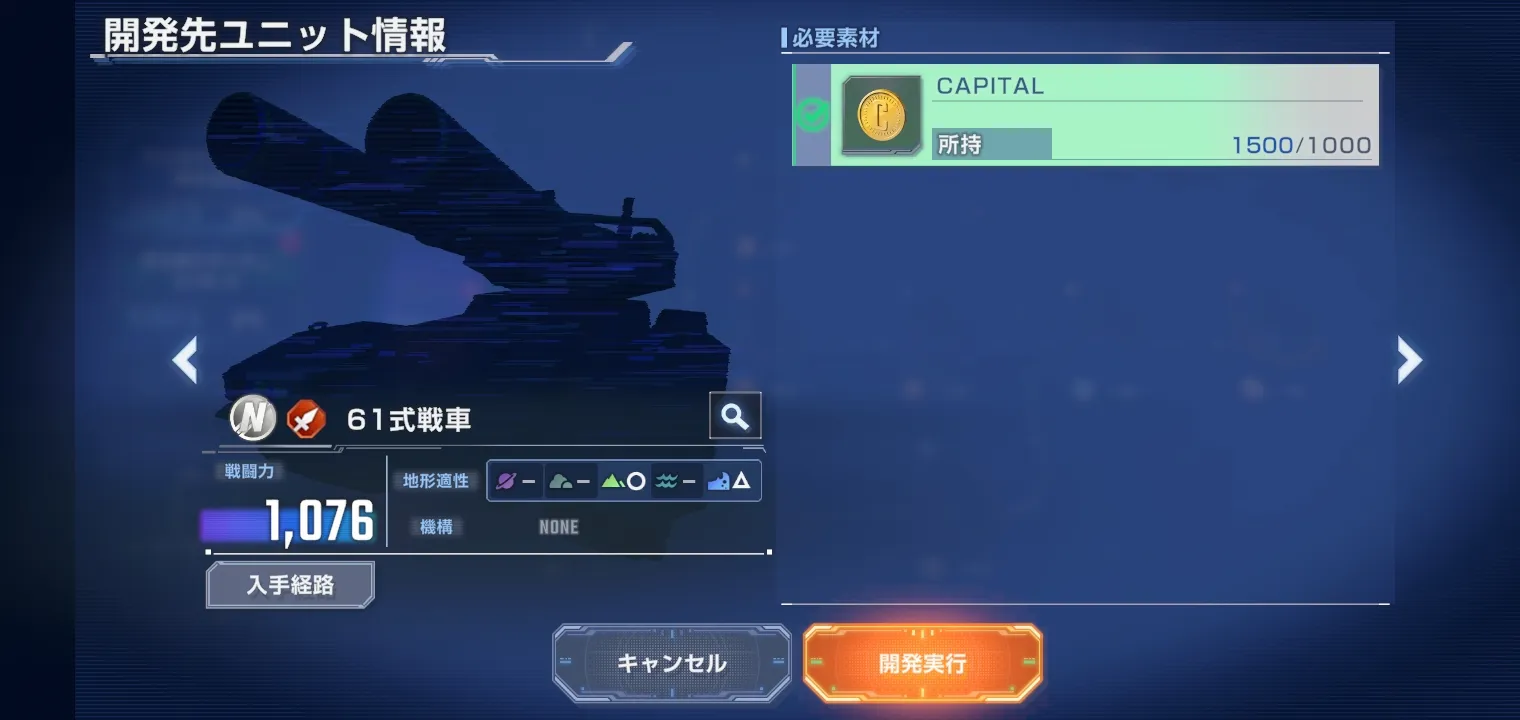Cancel development via キャンセル button
1520x720 pixels.
(671, 662)
